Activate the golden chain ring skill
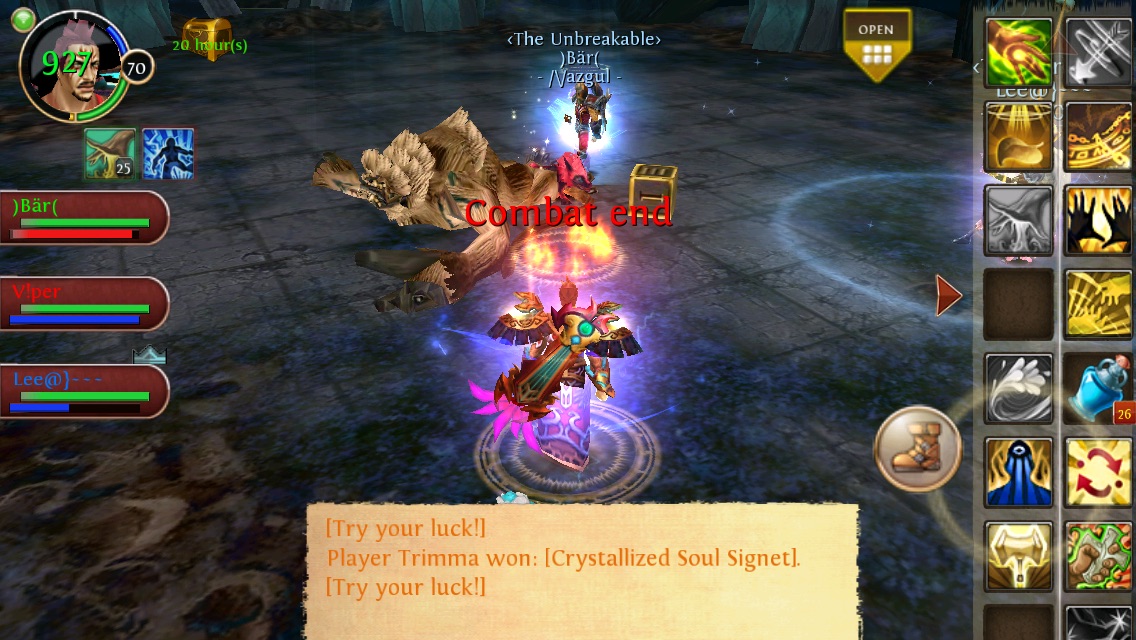 pos(1098,136)
